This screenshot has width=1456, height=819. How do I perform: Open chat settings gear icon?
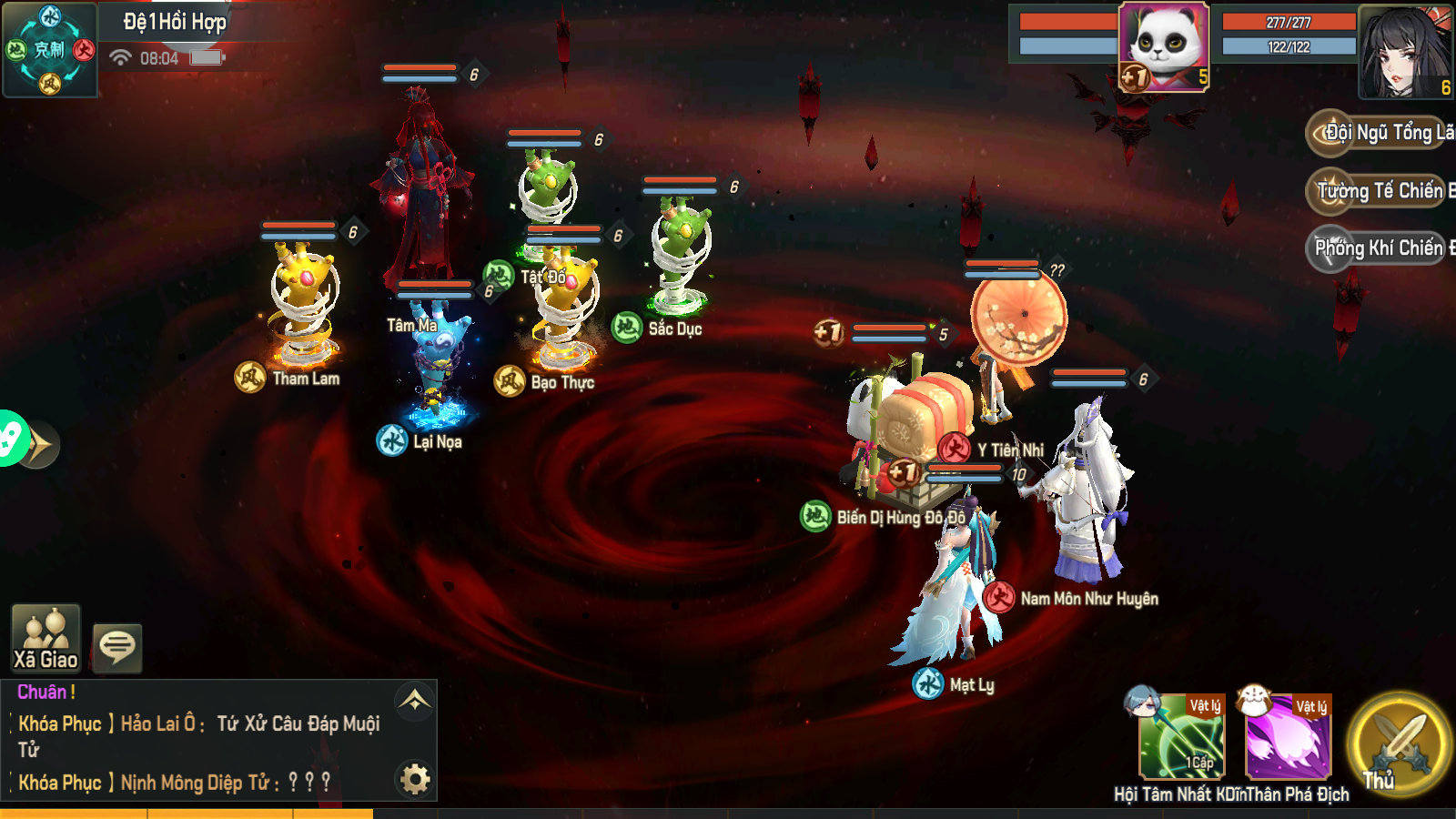[415, 779]
